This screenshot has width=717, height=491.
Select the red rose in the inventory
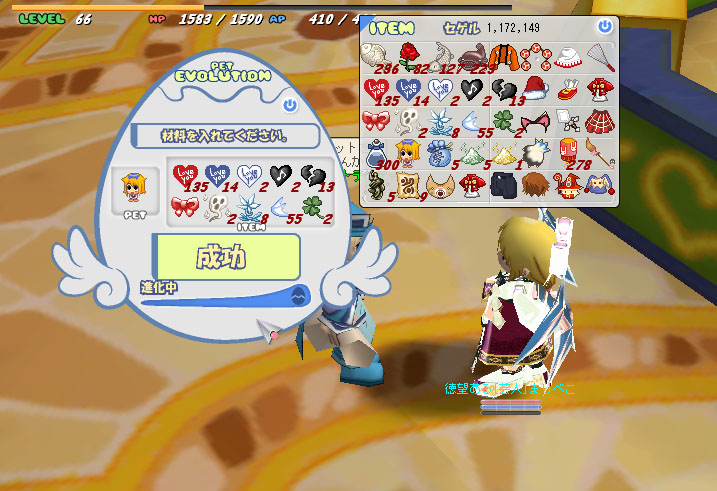click(408, 55)
